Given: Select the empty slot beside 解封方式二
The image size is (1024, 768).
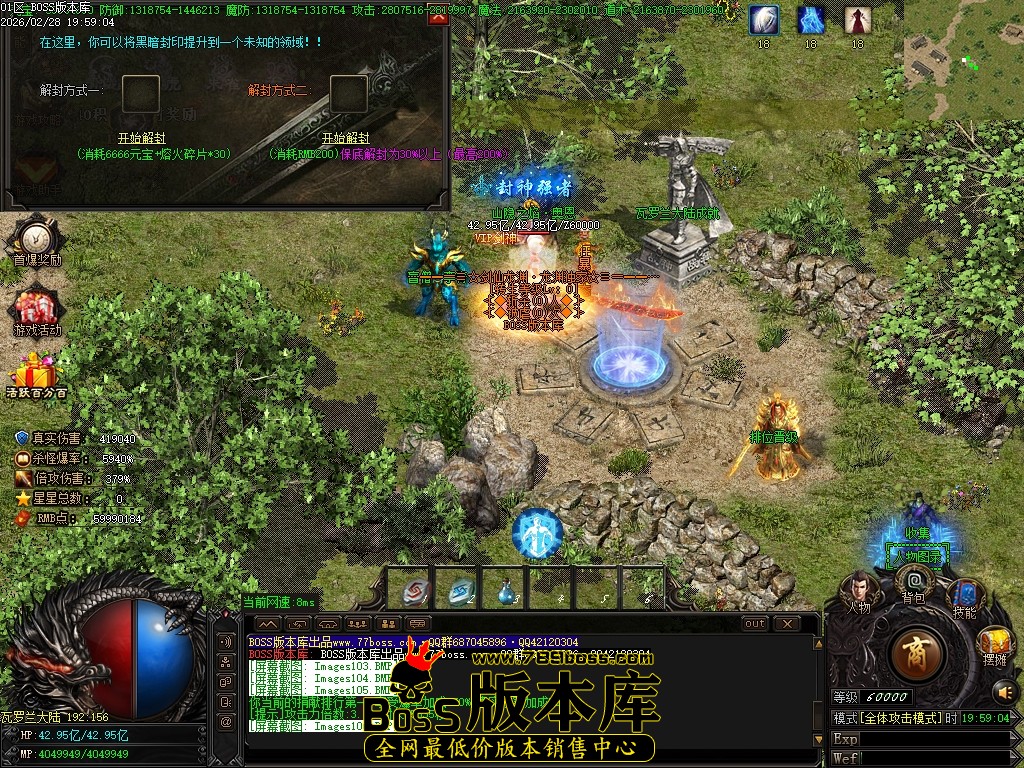Looking at the screenshot, I should (349, 94).
